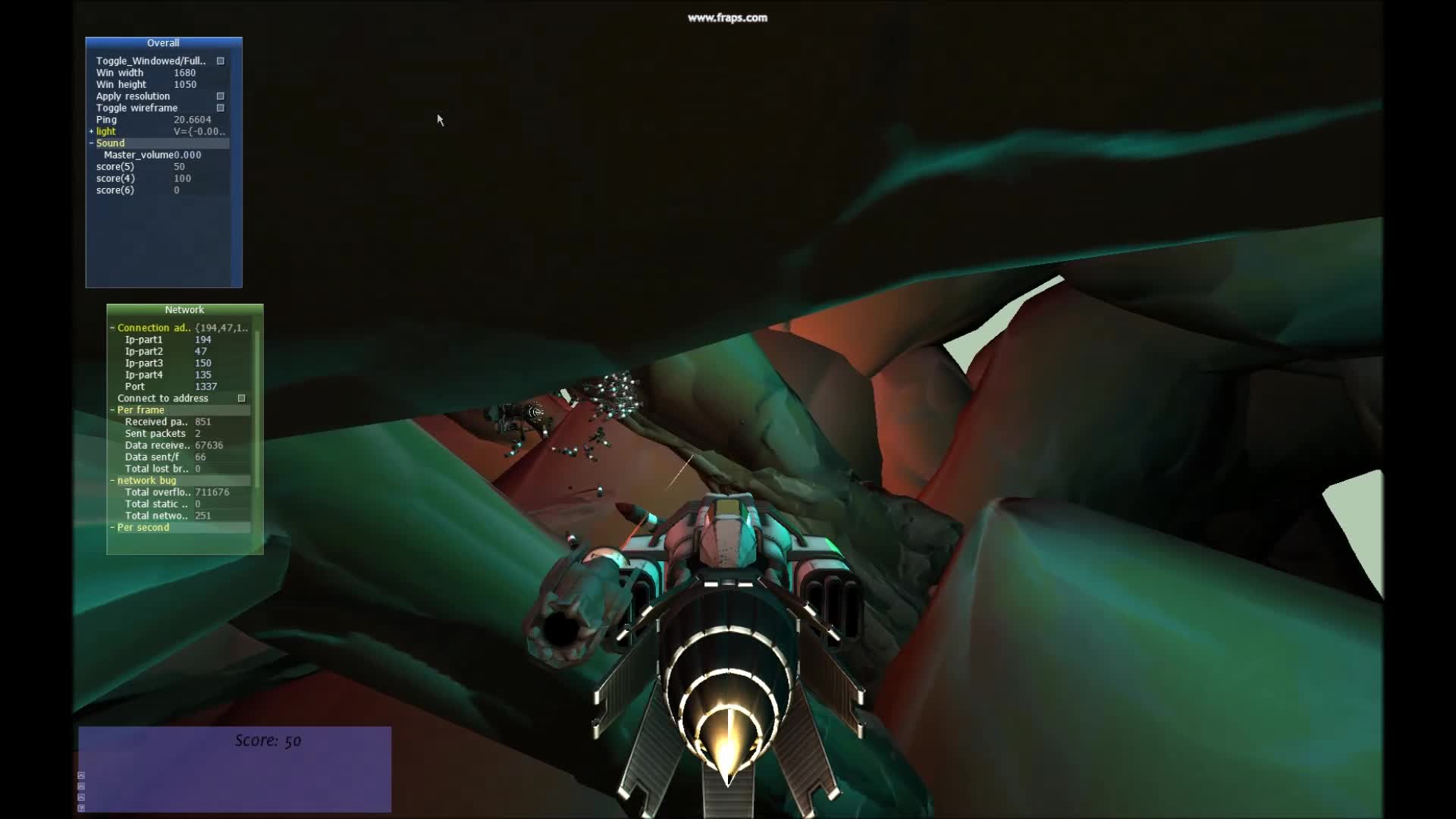Collapse the Connection address section

click(x=113, y=328)
